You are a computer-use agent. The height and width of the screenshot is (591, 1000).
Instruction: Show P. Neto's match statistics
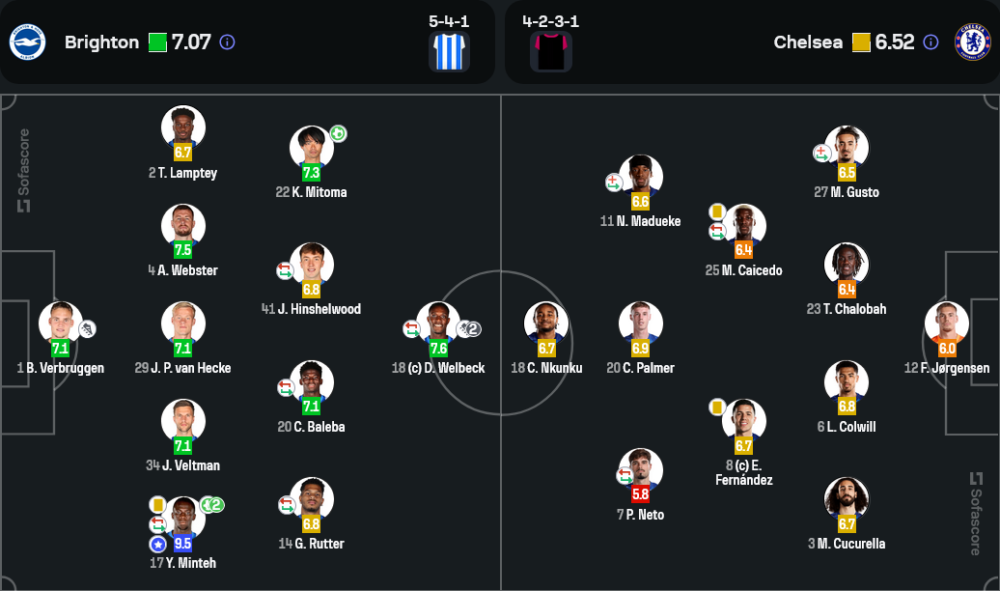pyautogui.click(x=640, y=469)
